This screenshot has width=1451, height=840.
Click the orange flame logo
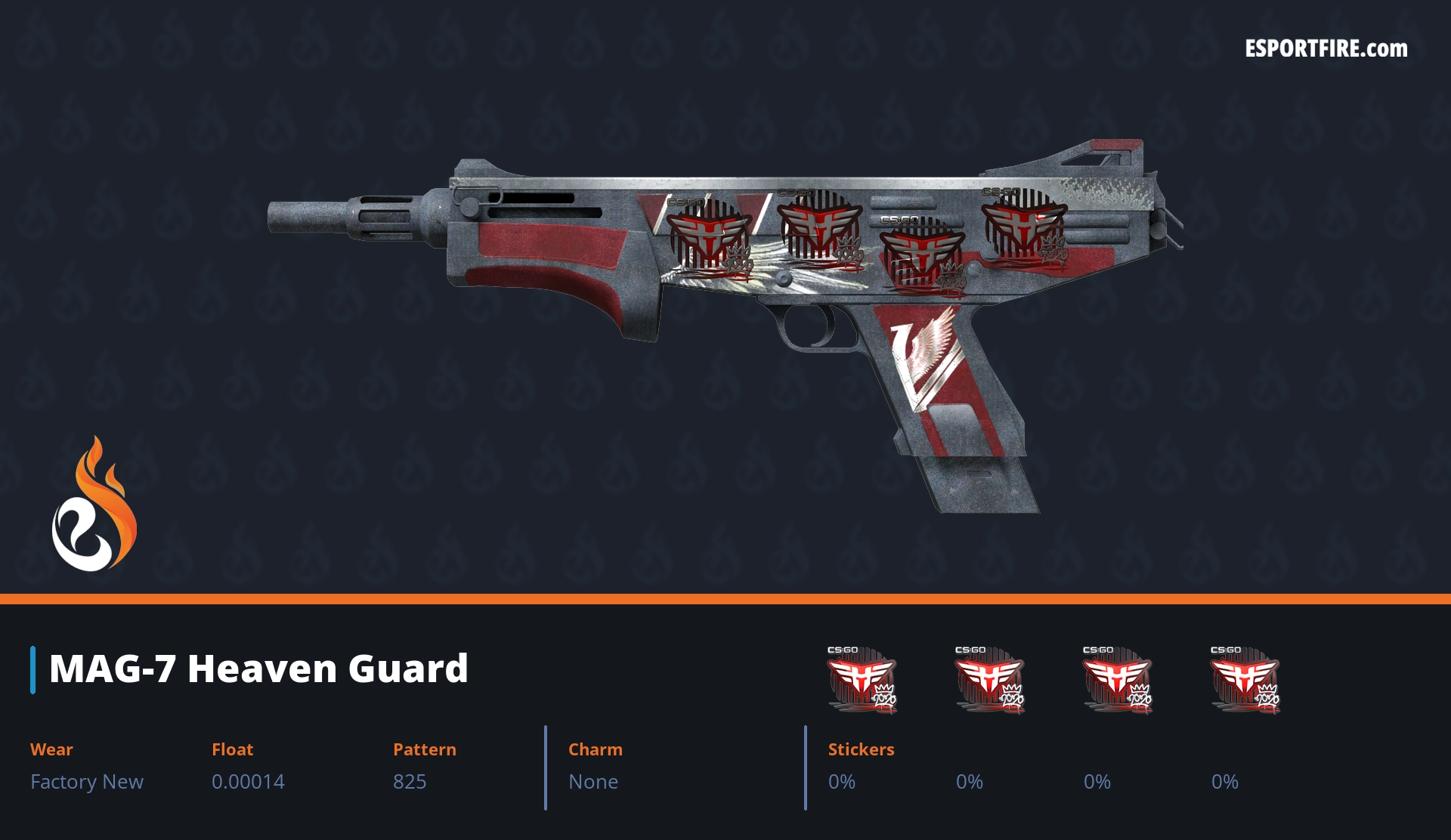click(94, 505)
